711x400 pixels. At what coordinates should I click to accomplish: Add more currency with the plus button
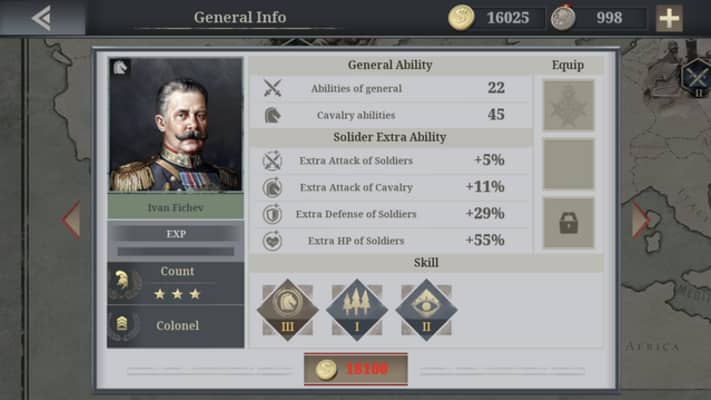click(669, 17)
